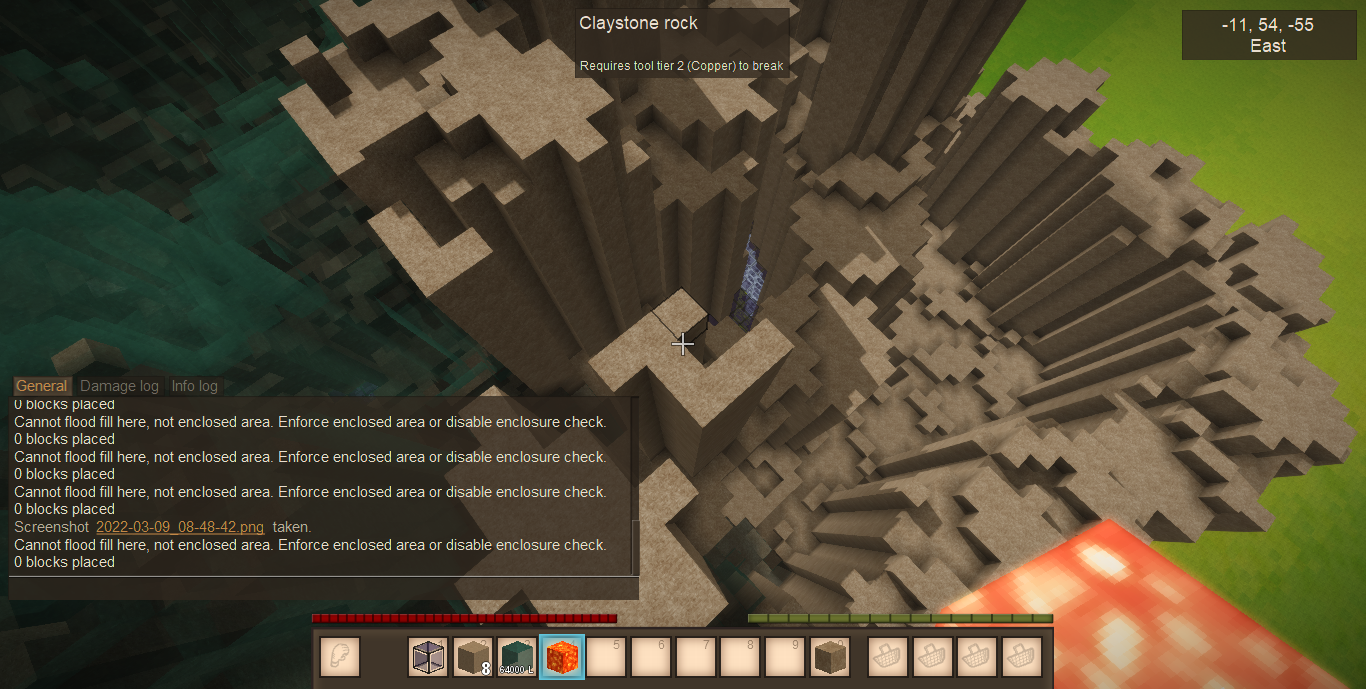Open the 2022-03-09_08-48-42.png screenshot link

(x=180, y=527)
